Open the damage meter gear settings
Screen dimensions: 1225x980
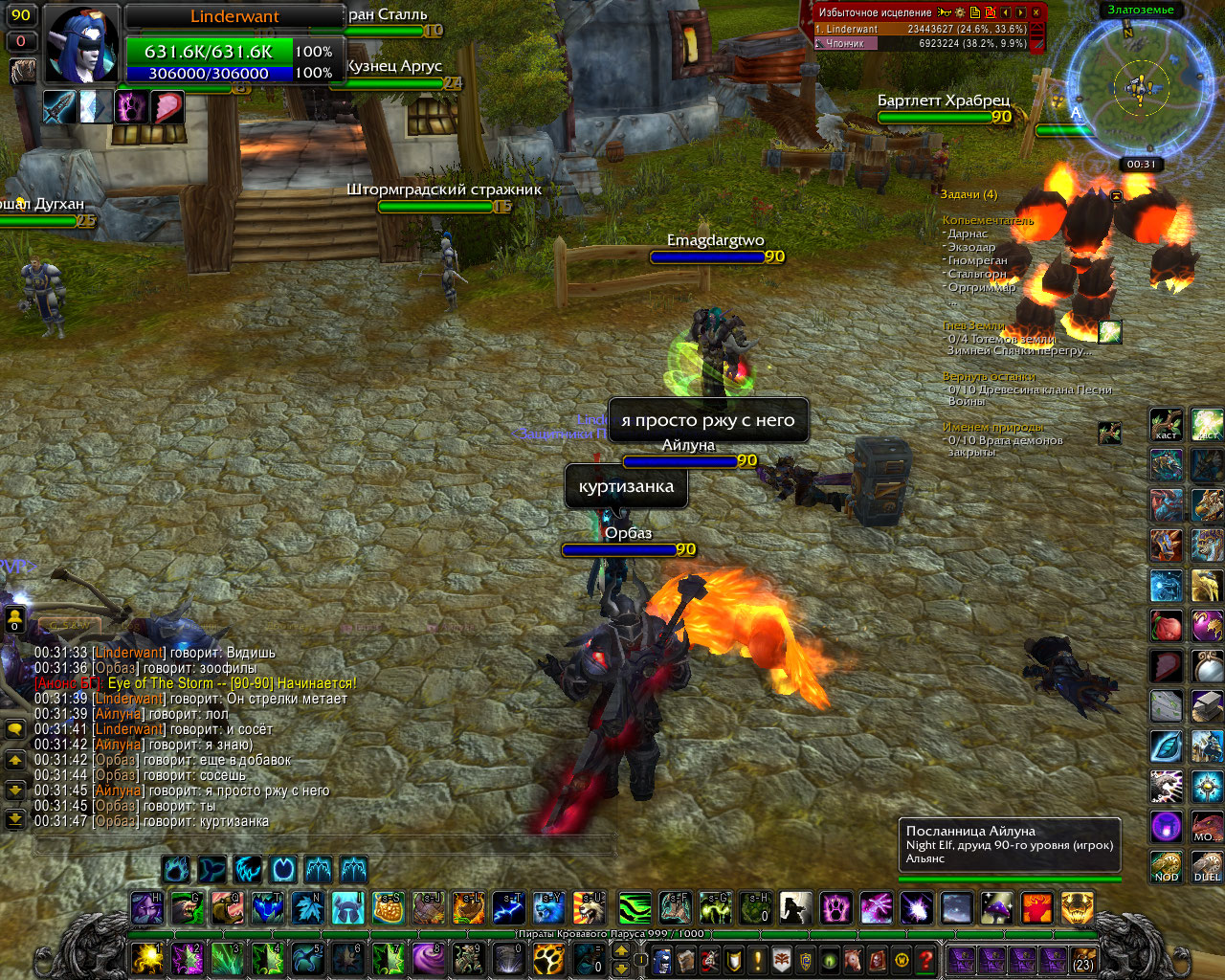[960, 12]
